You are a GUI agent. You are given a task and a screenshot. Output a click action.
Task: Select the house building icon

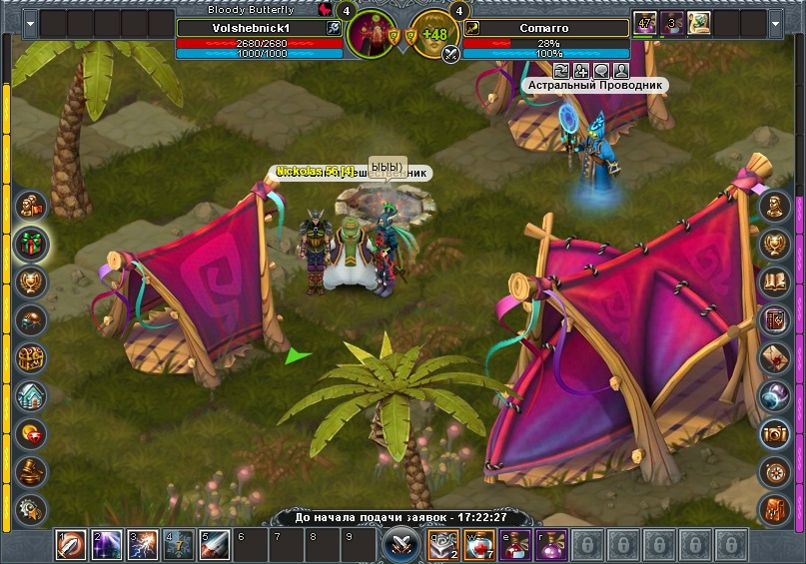(x=31, y=395)
